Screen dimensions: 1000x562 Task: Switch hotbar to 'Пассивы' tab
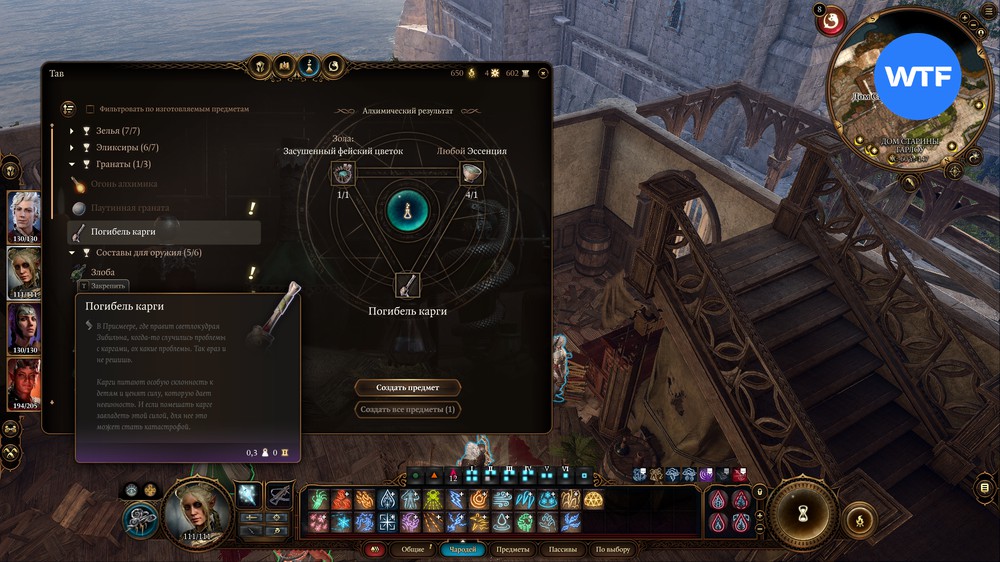click(x=563, y=549)
